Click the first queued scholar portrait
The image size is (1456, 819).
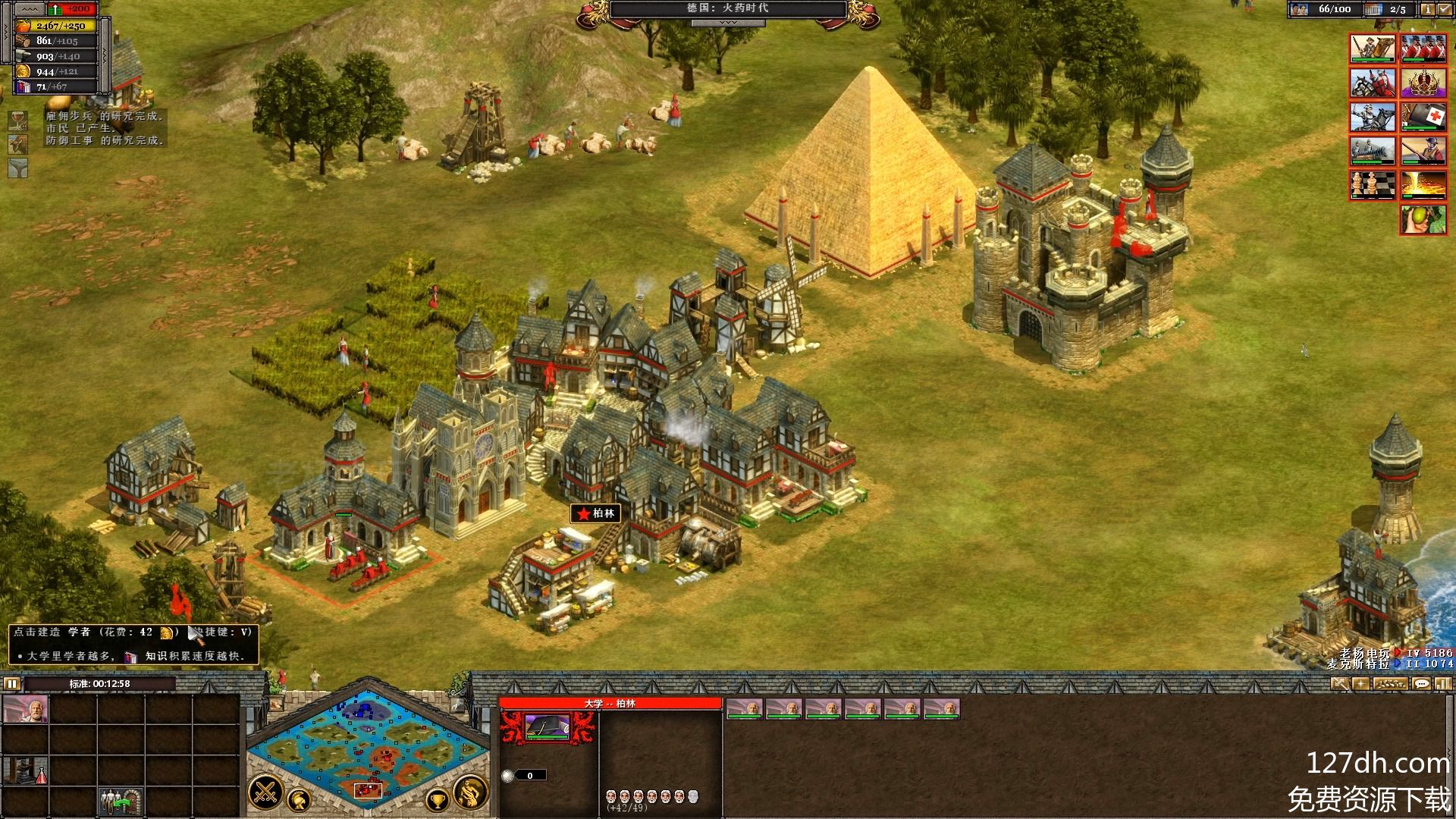(745, 708)
